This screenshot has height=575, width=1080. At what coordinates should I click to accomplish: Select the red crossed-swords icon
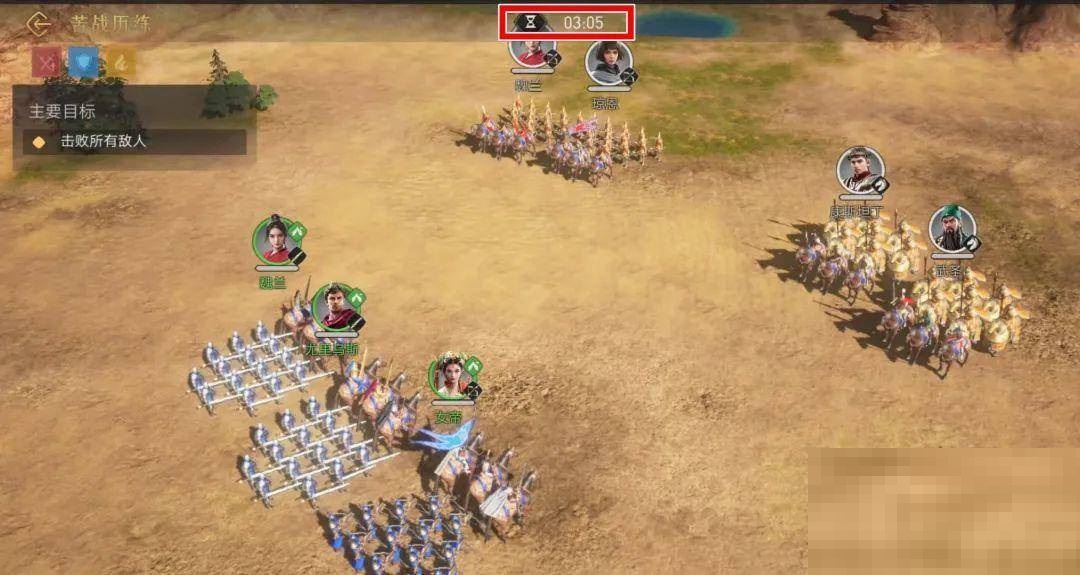tap(47, 63)
